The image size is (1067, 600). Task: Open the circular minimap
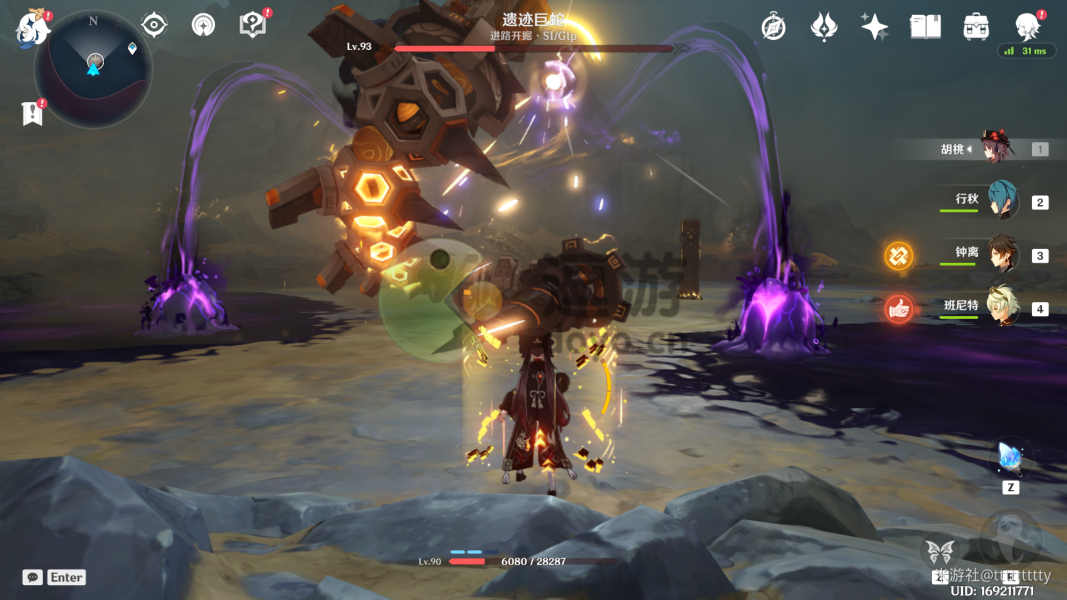point(93,67)
